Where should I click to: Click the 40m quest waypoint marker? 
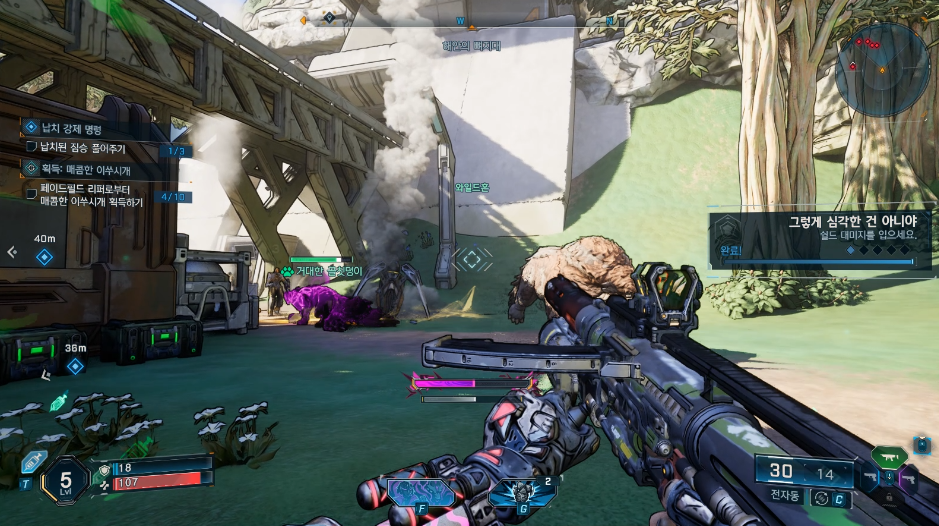coord(44,257)
